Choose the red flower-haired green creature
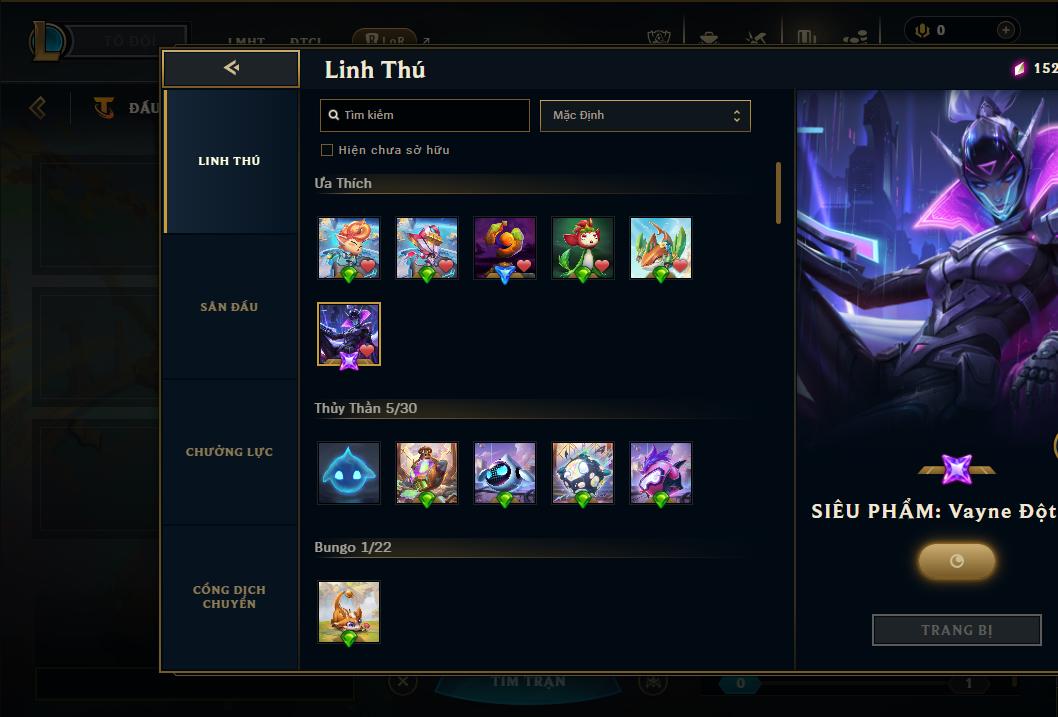The image size is (1058, 717). pos(583,249)
